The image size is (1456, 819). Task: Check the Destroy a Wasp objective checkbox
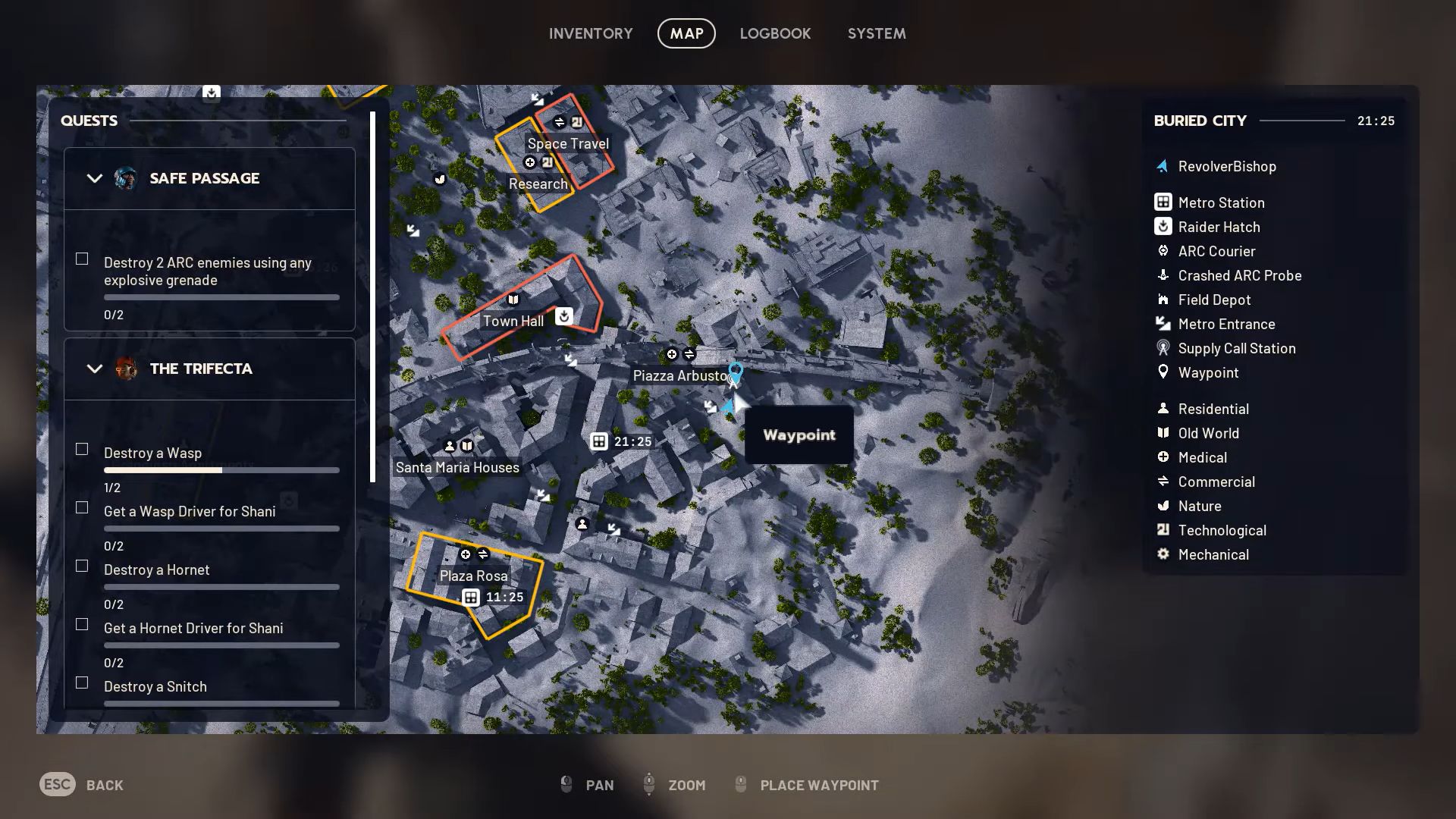pos(81,449)
